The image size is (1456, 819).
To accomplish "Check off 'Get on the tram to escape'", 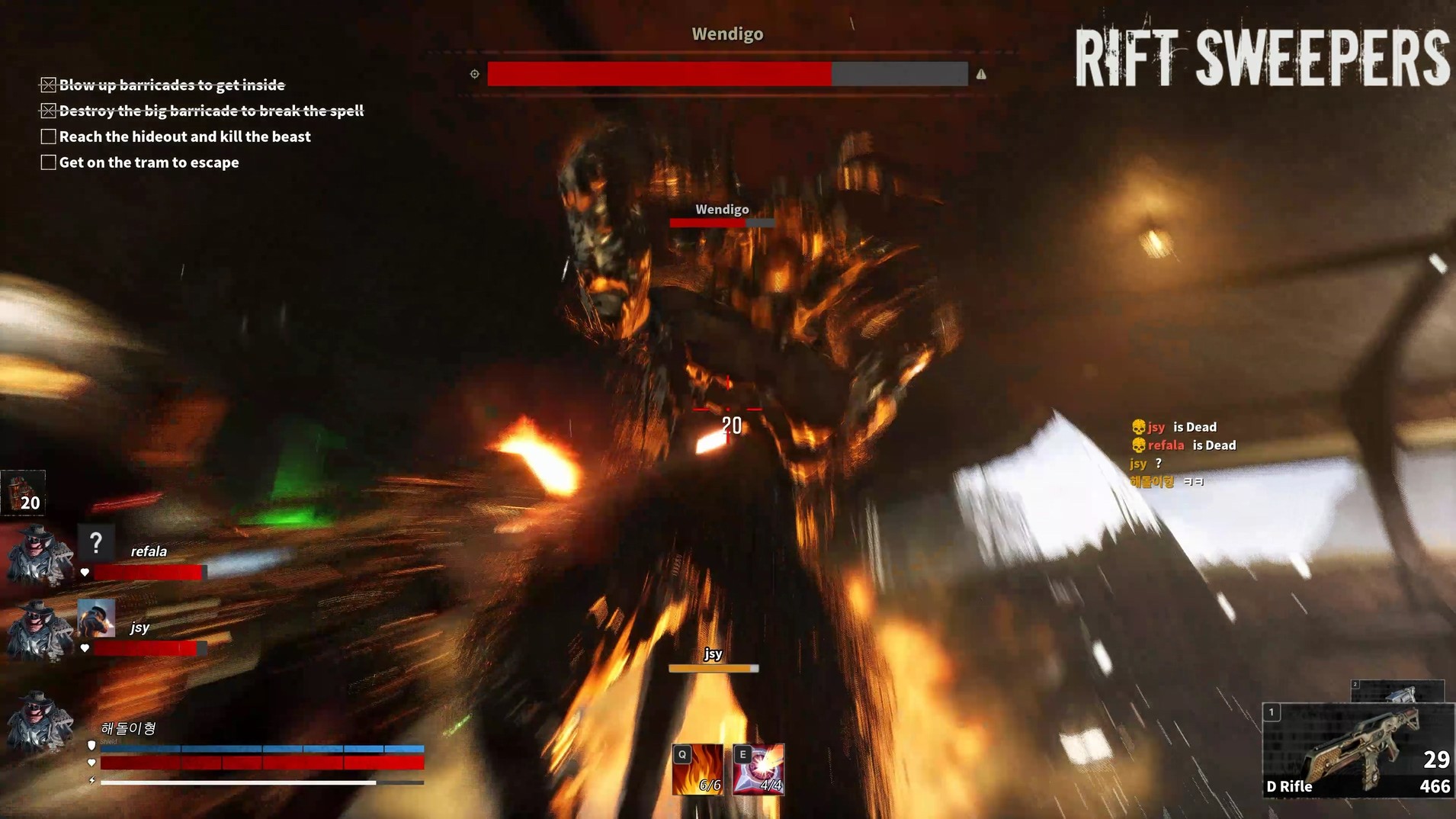I will (48, 162).
